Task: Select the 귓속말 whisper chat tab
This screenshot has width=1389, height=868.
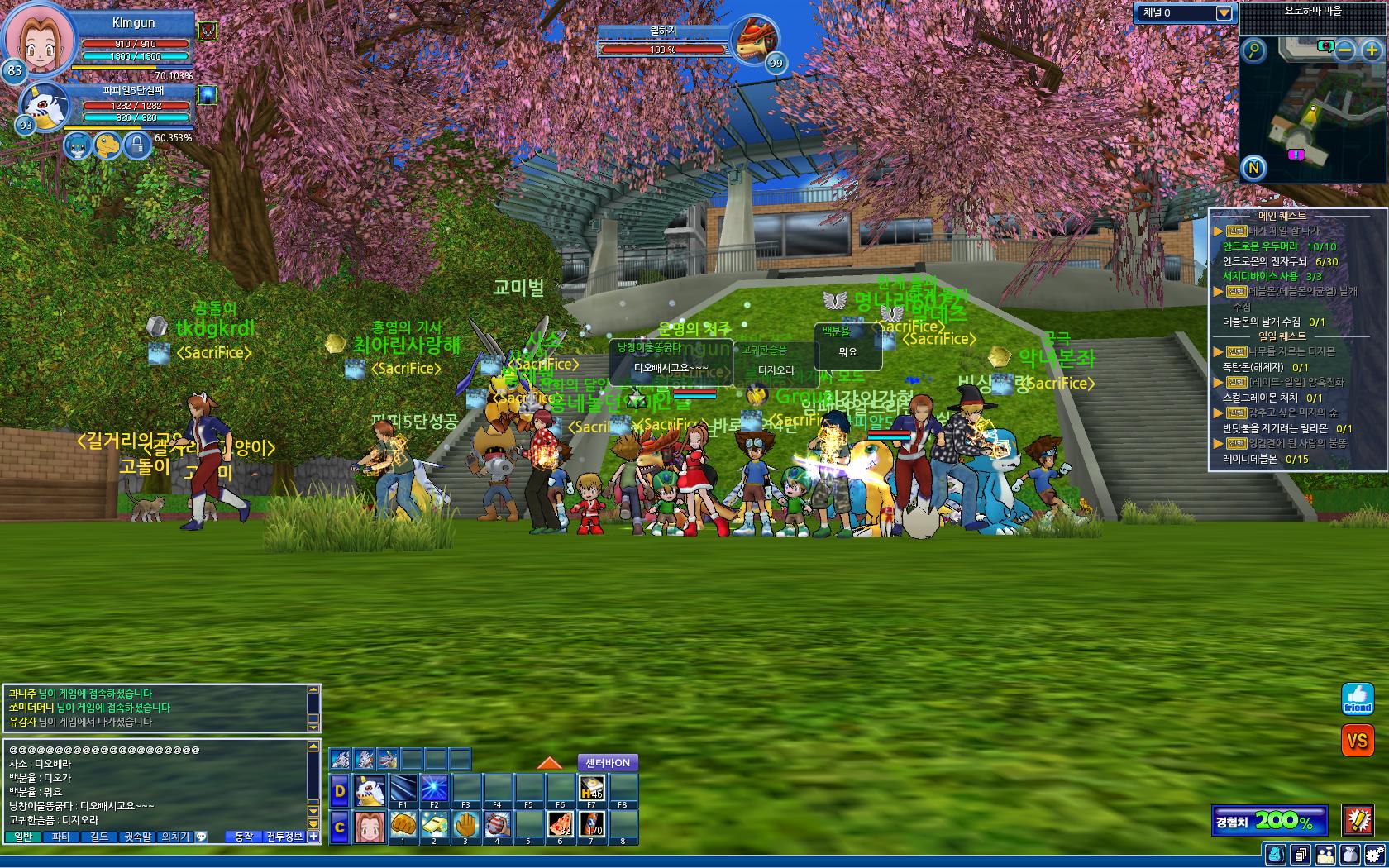Action: [138, 837]
